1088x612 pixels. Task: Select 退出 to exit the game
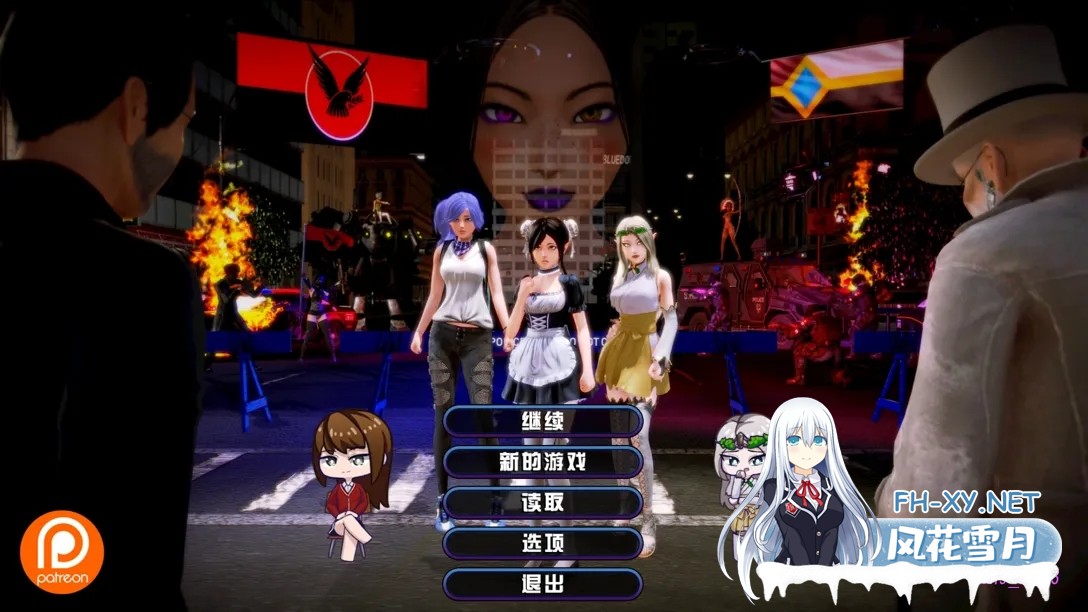(x=543, y=584)
